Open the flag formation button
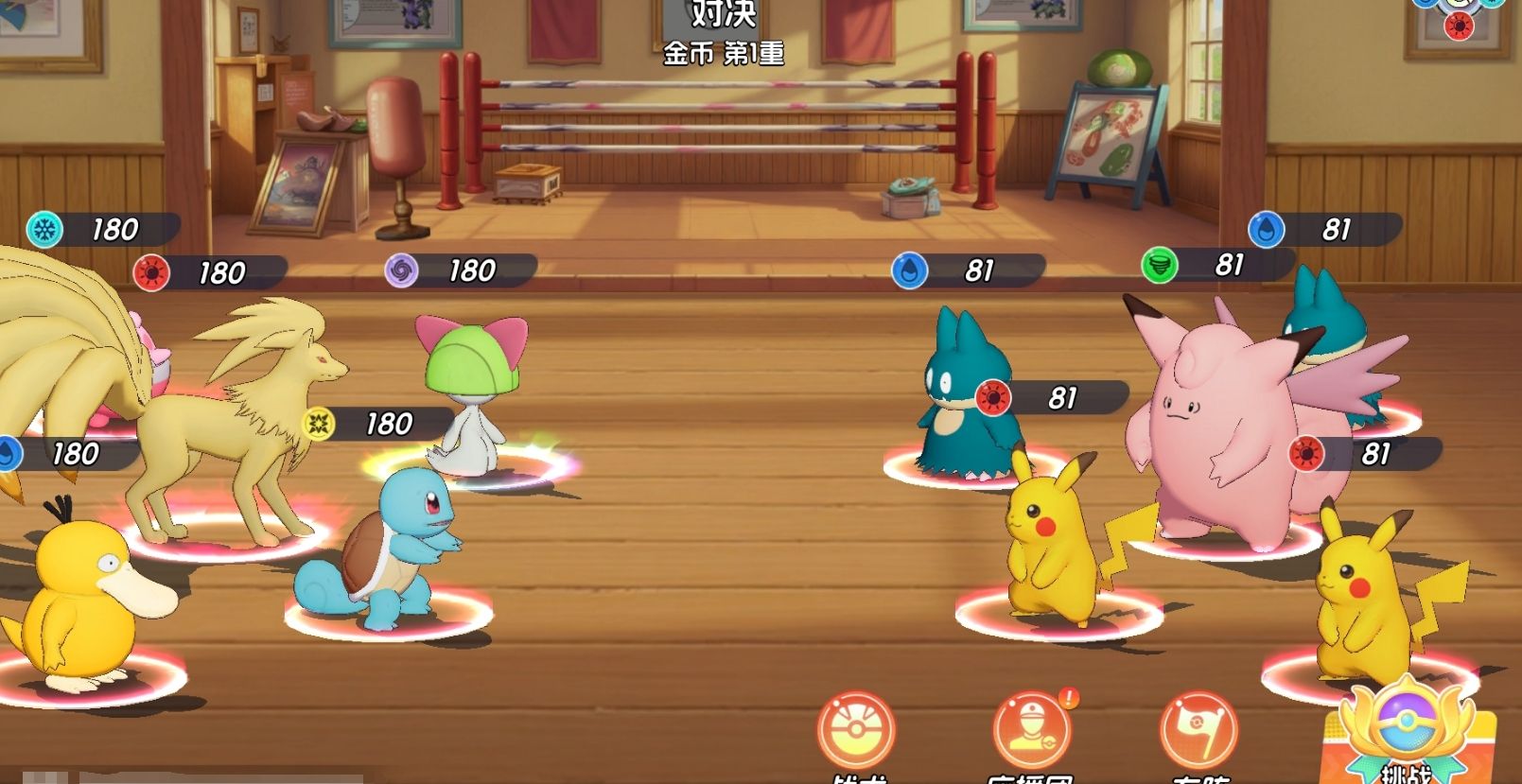 1198,730
